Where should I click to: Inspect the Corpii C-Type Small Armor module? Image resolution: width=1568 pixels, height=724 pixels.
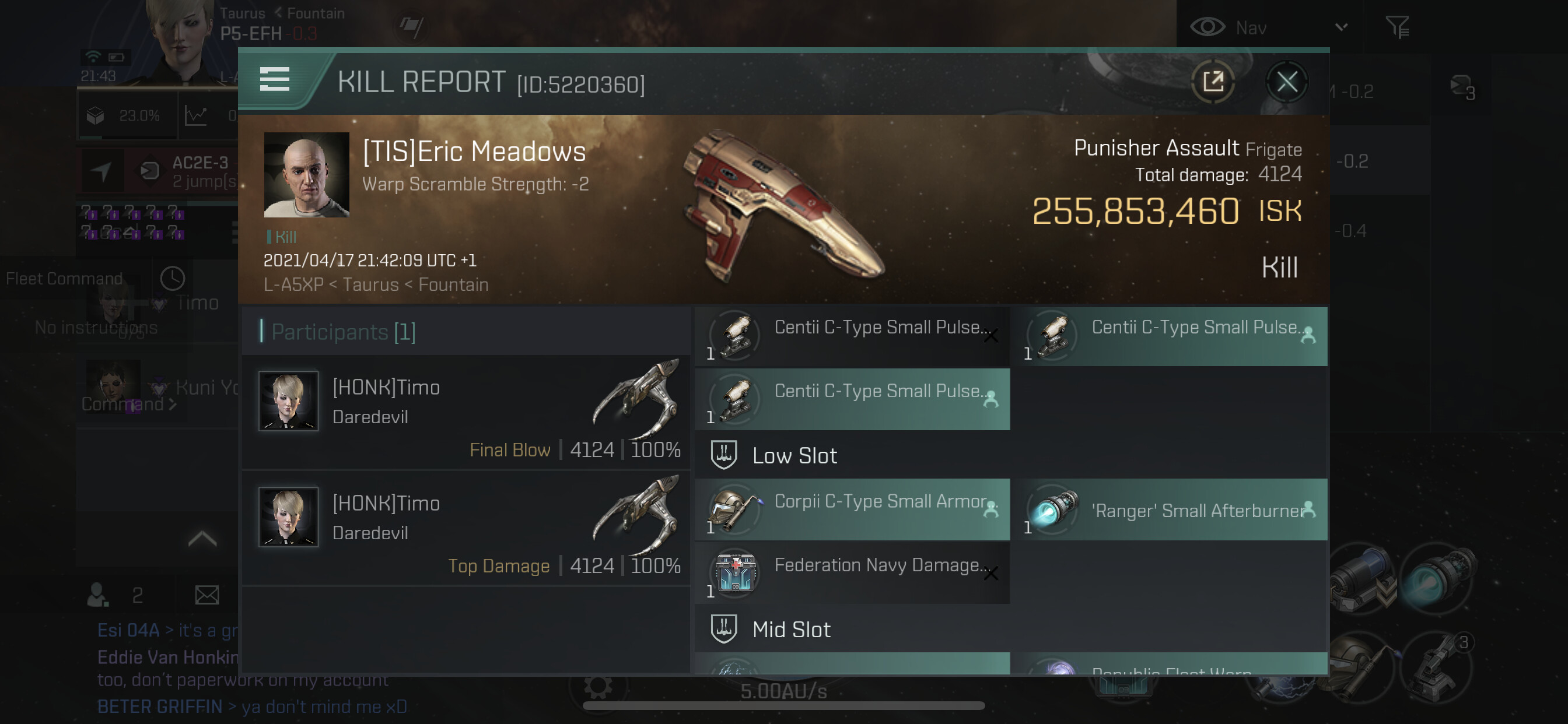(852, 509)
